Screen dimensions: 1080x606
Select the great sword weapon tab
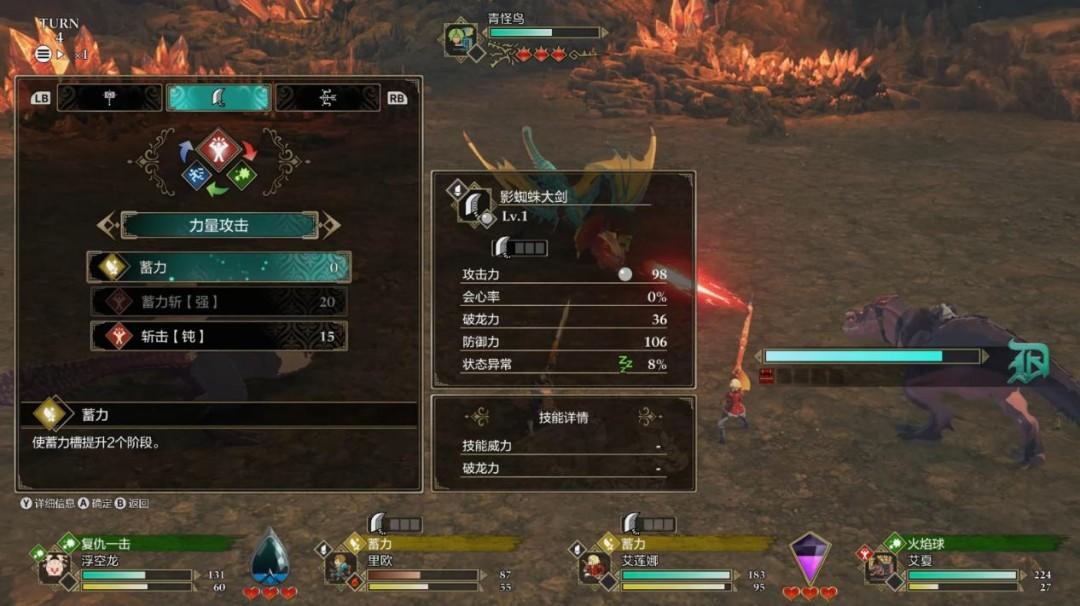coord(218,97)
